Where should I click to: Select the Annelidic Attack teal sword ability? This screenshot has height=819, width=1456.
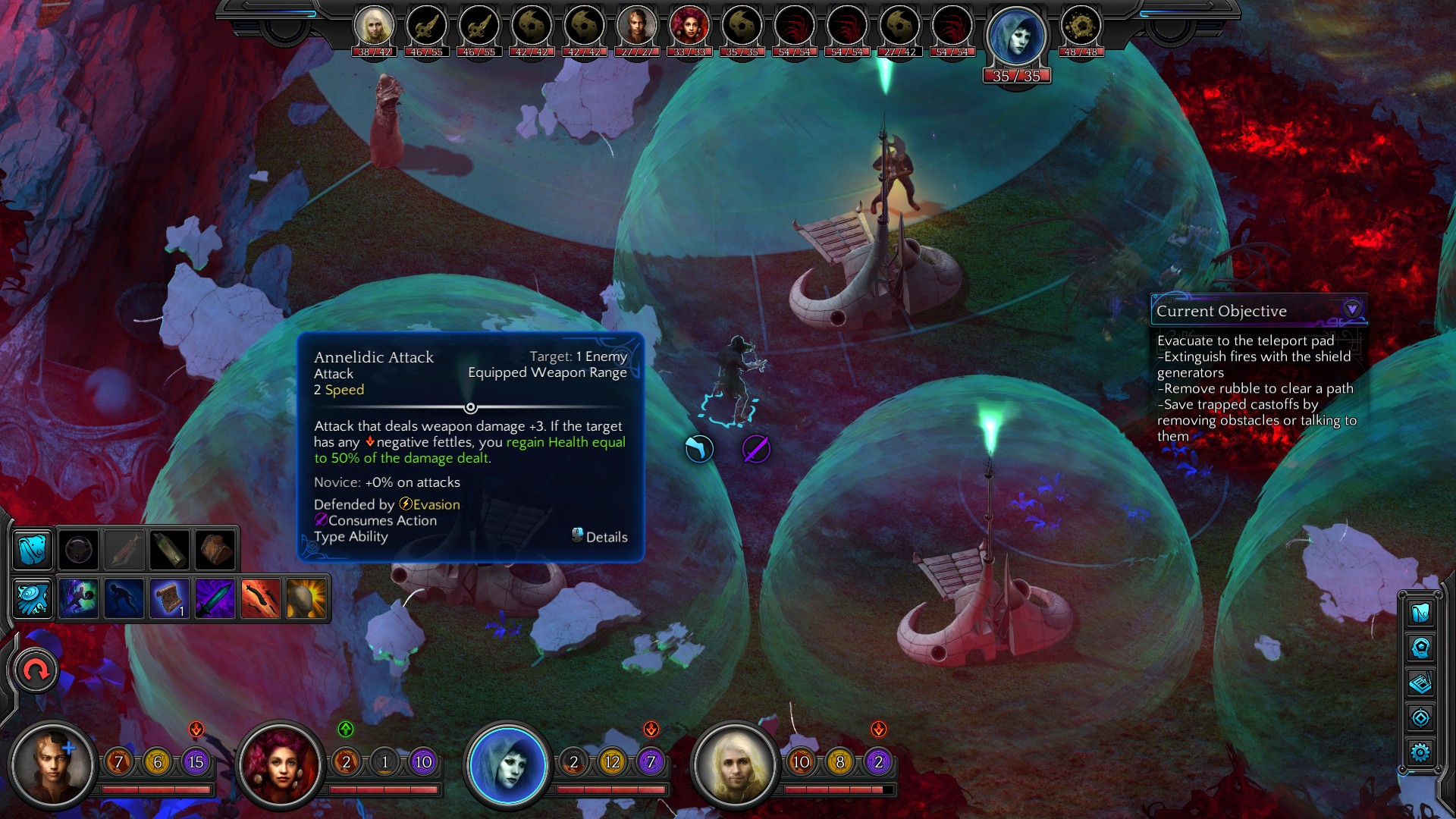click(215, 598)
